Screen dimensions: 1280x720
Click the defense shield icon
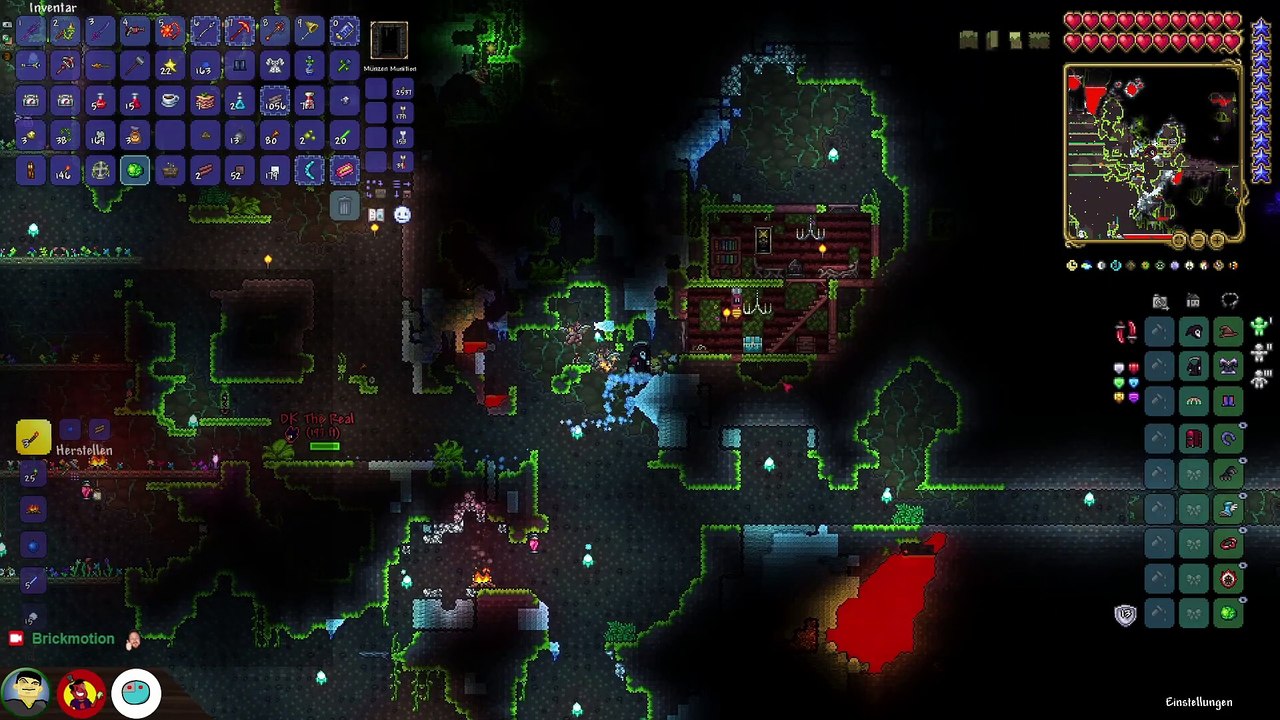pyautogui.click(x=1125, y=615)
